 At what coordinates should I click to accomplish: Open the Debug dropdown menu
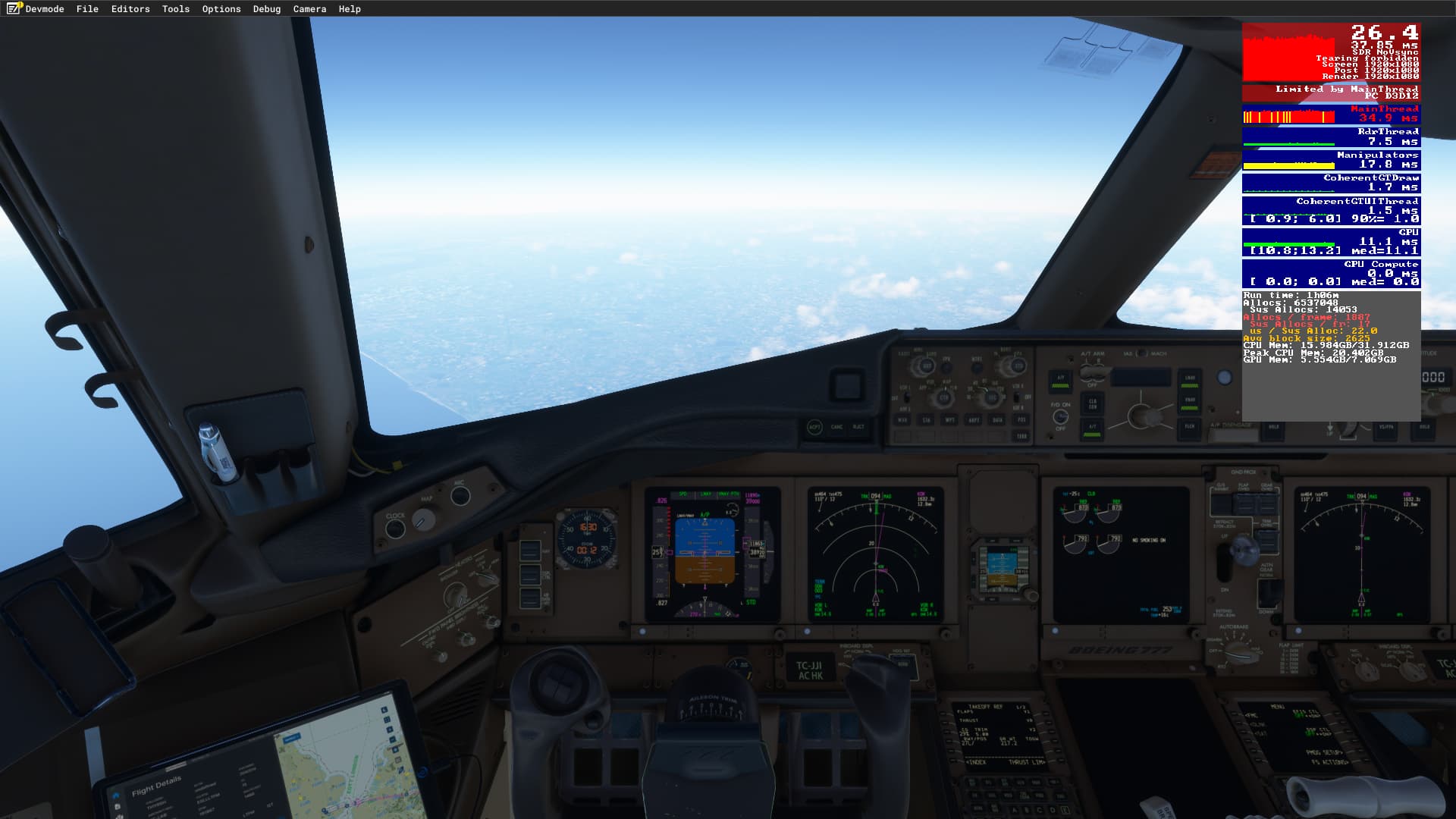coord(266,9)
